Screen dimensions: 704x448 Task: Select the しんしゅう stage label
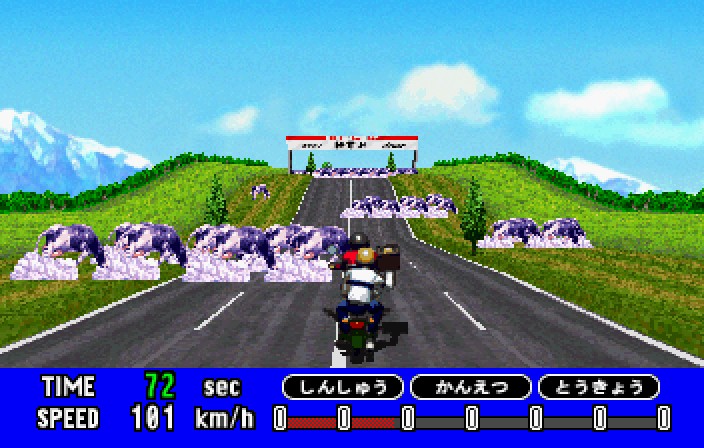(x=342, y=387)
